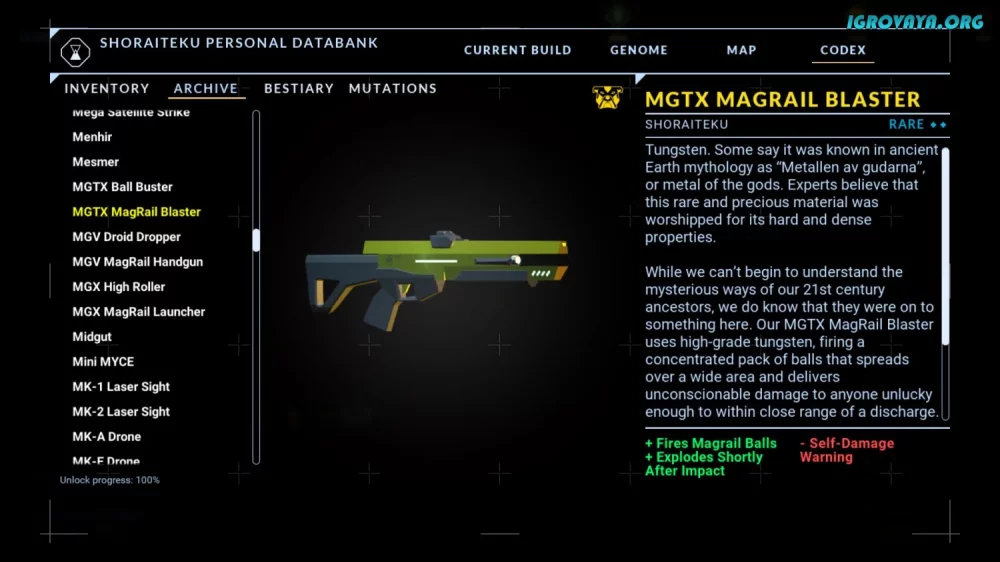
Task: Switch to the Inventory sub-tab
Action: pyautogui.click(x=107, y=89)
